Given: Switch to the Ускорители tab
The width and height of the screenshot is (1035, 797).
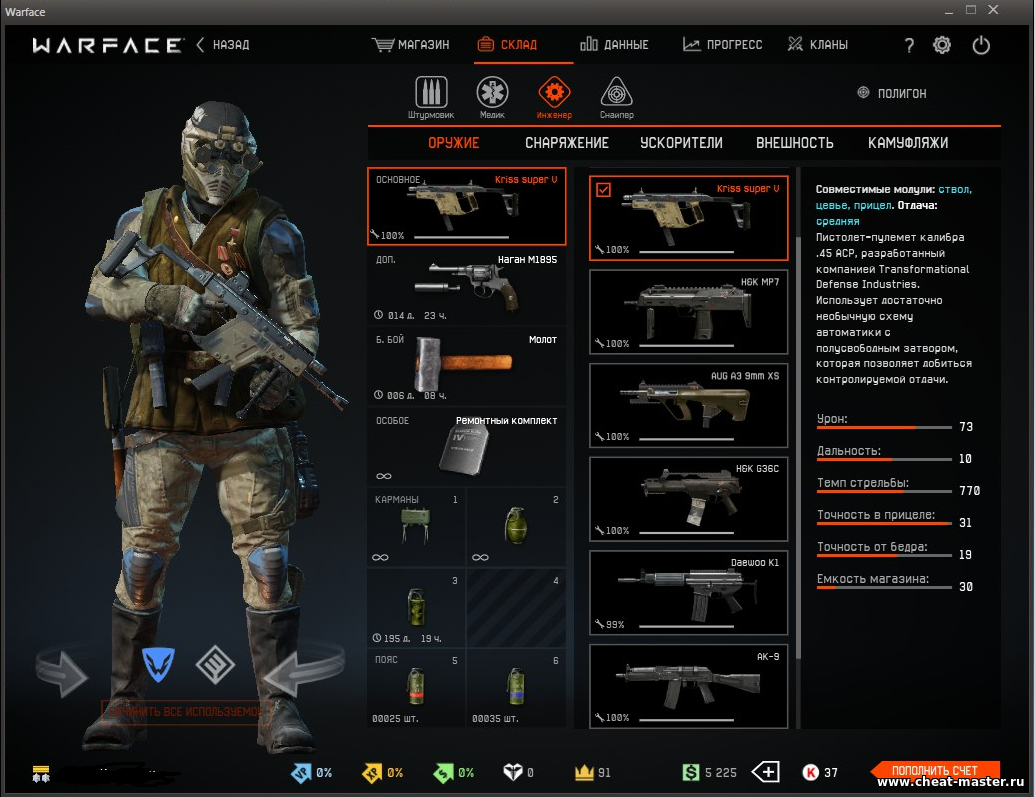Looking at the screenshot, I should tap(681, 143).
